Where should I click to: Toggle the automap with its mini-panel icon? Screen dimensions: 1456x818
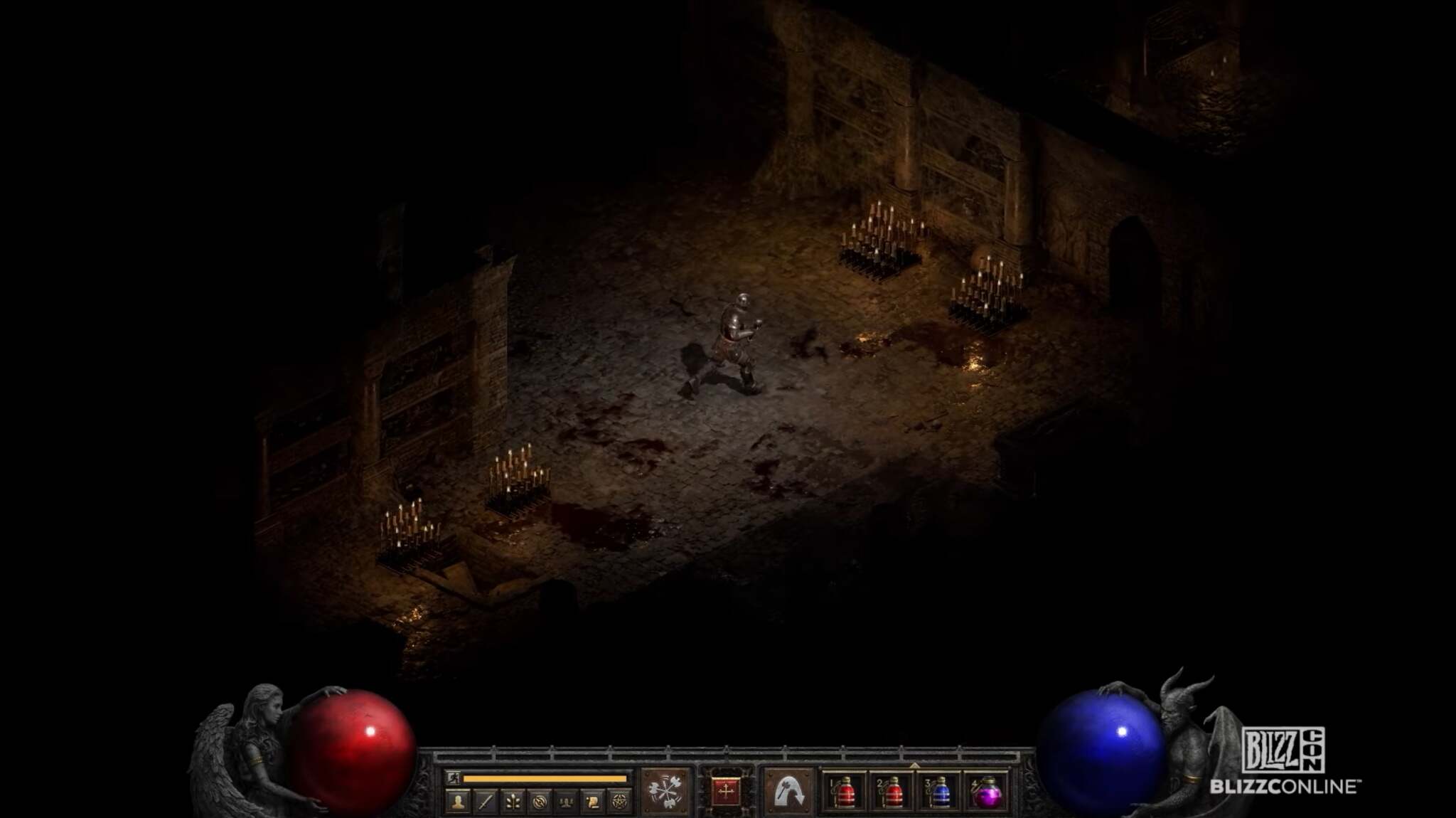540,800
